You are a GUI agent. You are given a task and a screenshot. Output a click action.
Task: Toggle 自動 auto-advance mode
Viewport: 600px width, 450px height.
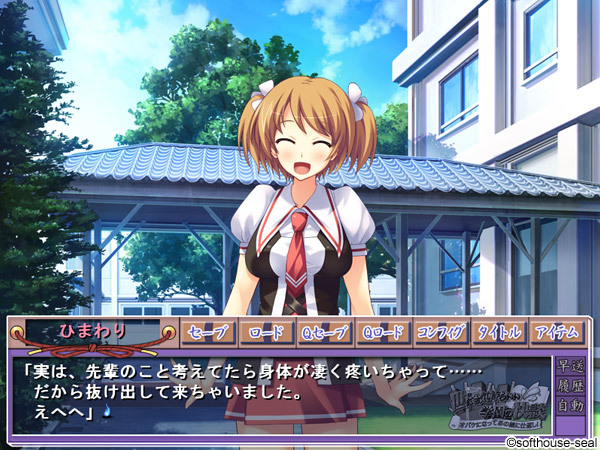(x=571, y=407)
